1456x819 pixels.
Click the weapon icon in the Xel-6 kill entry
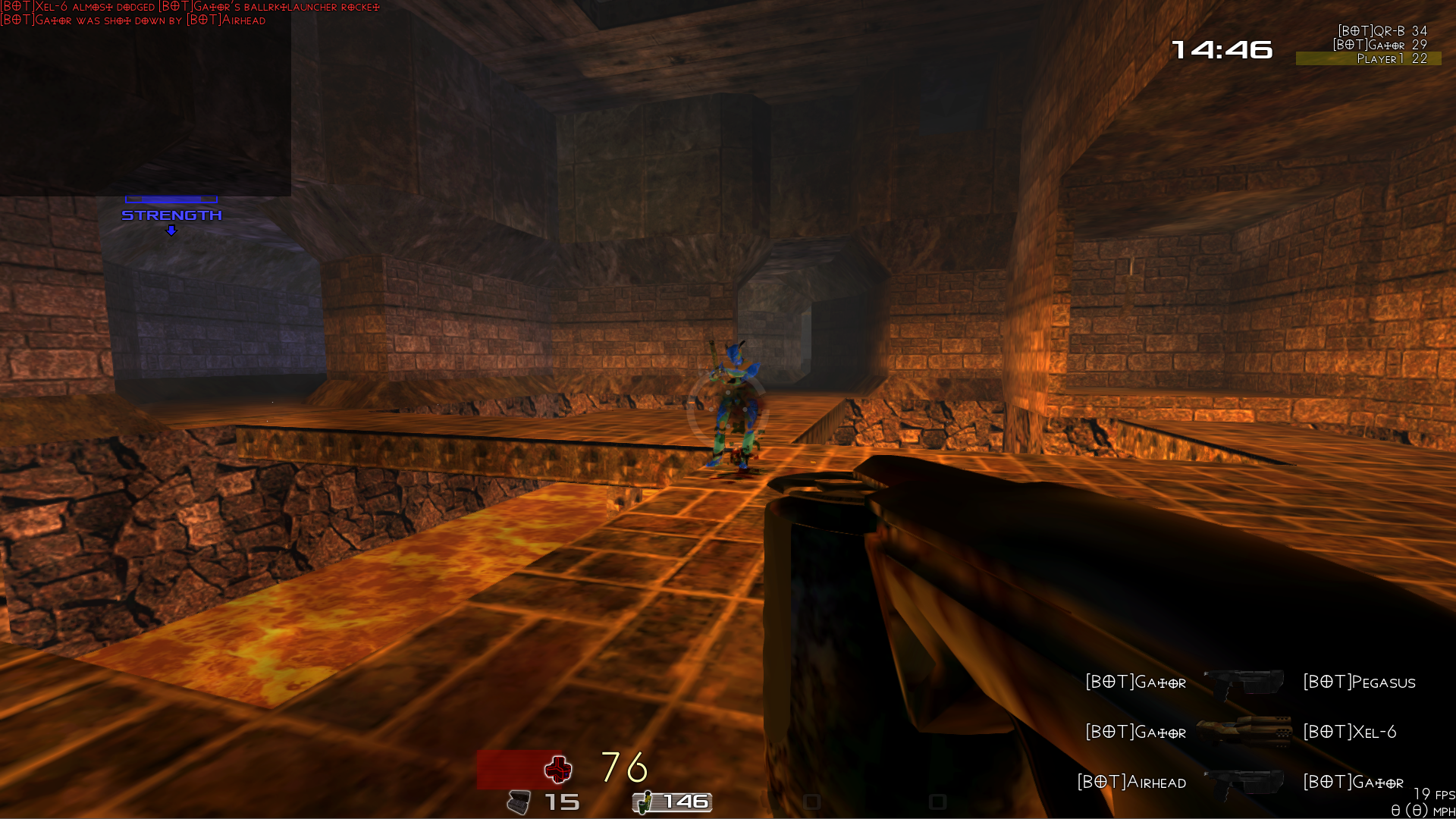pos(1244,732)
